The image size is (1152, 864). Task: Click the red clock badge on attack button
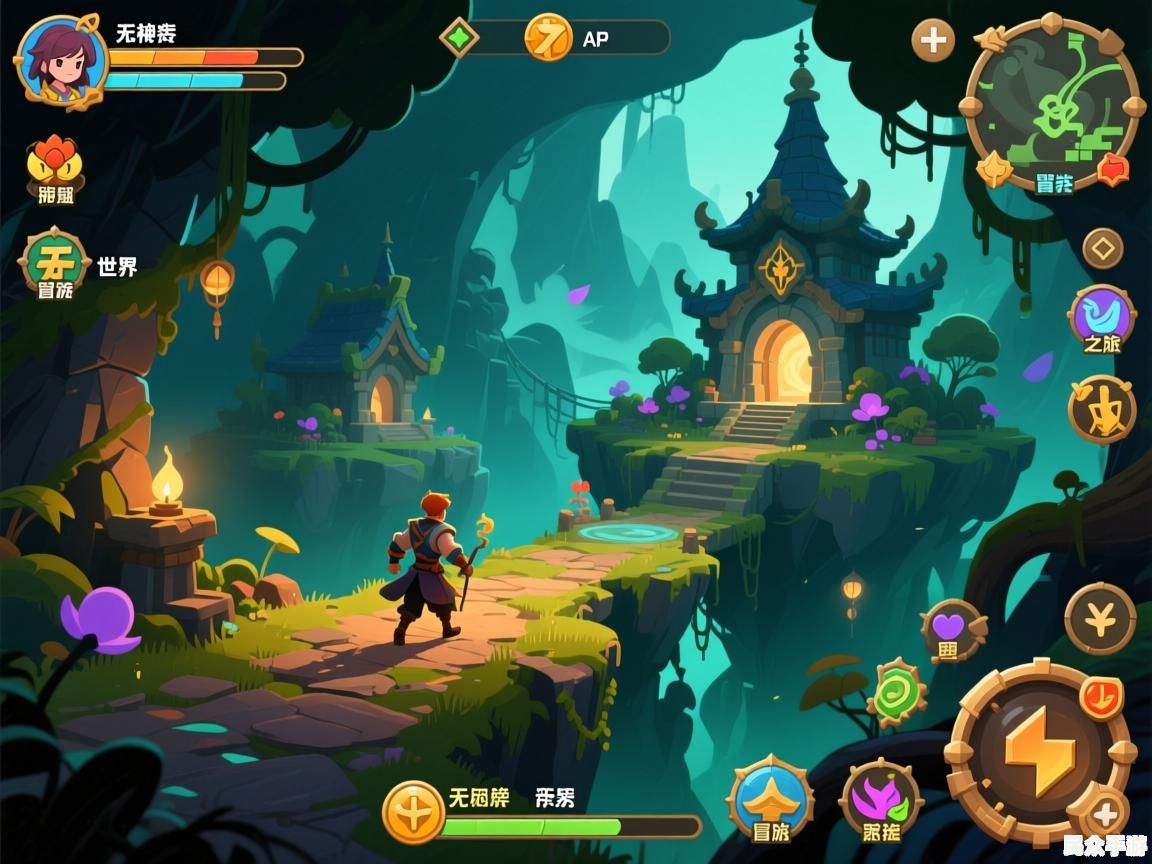click(x=1101, y=696)
